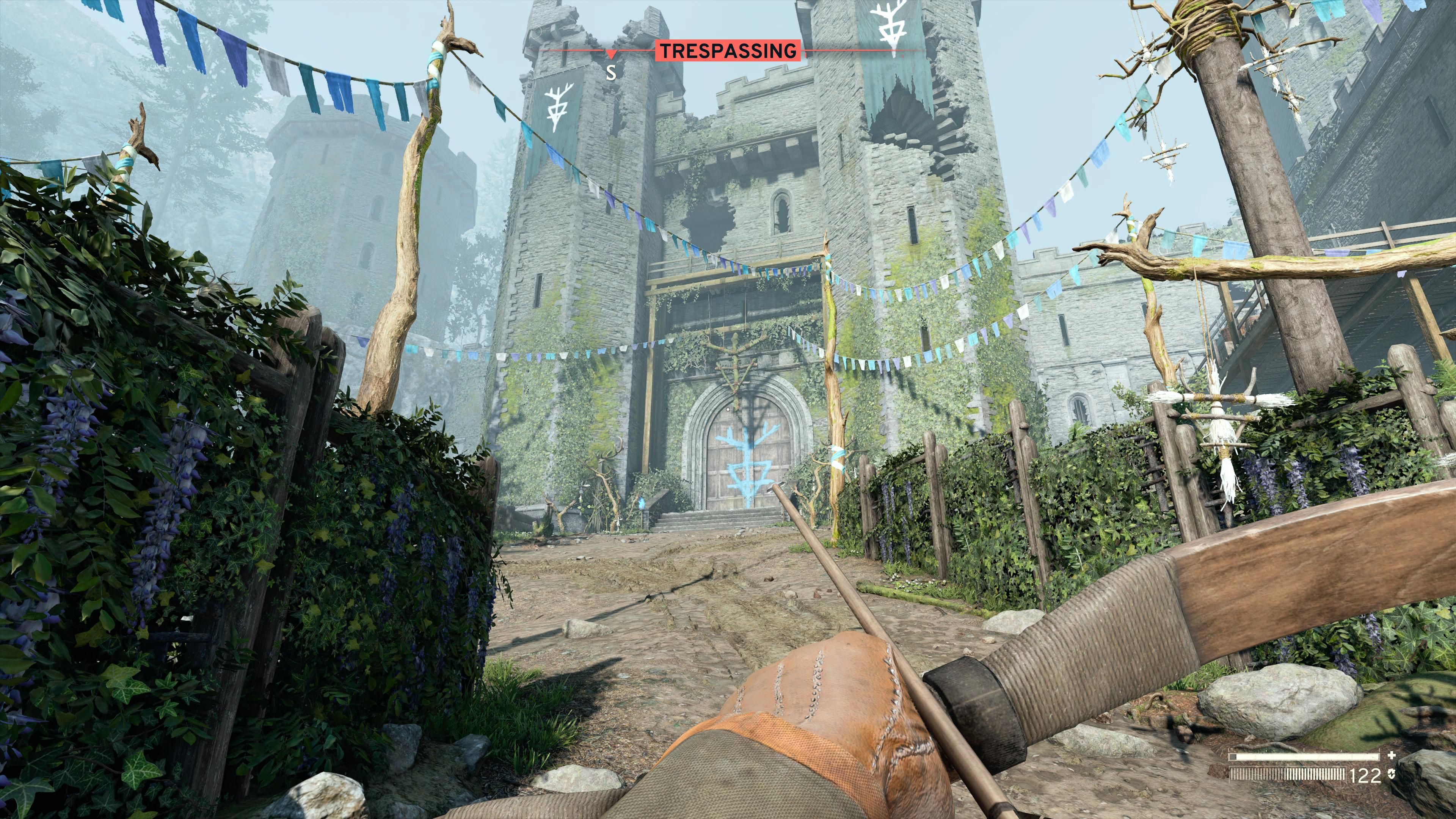Click the red TRESPASSING warning banner
Viewport: 1456px width, 819px height.
[x=728, y=51]
